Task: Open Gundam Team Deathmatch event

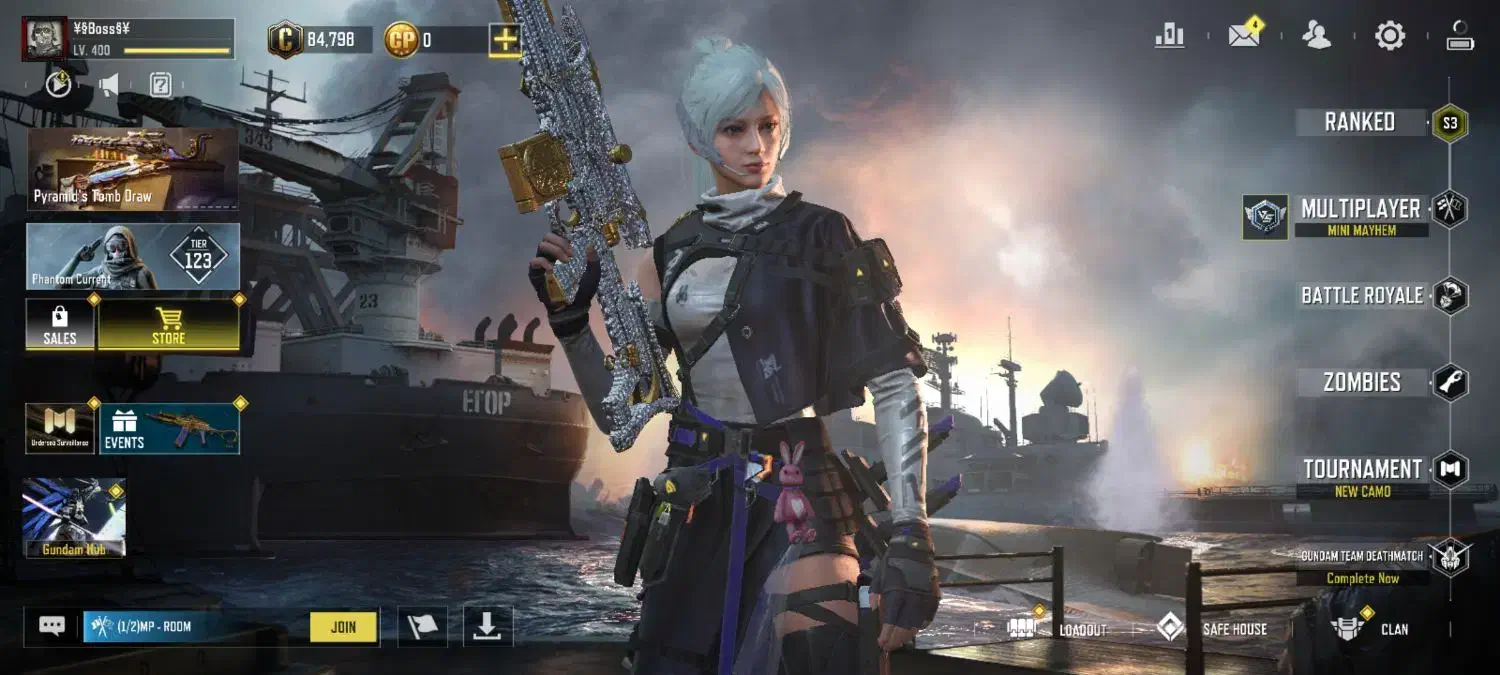Action: click(1362, 563)
